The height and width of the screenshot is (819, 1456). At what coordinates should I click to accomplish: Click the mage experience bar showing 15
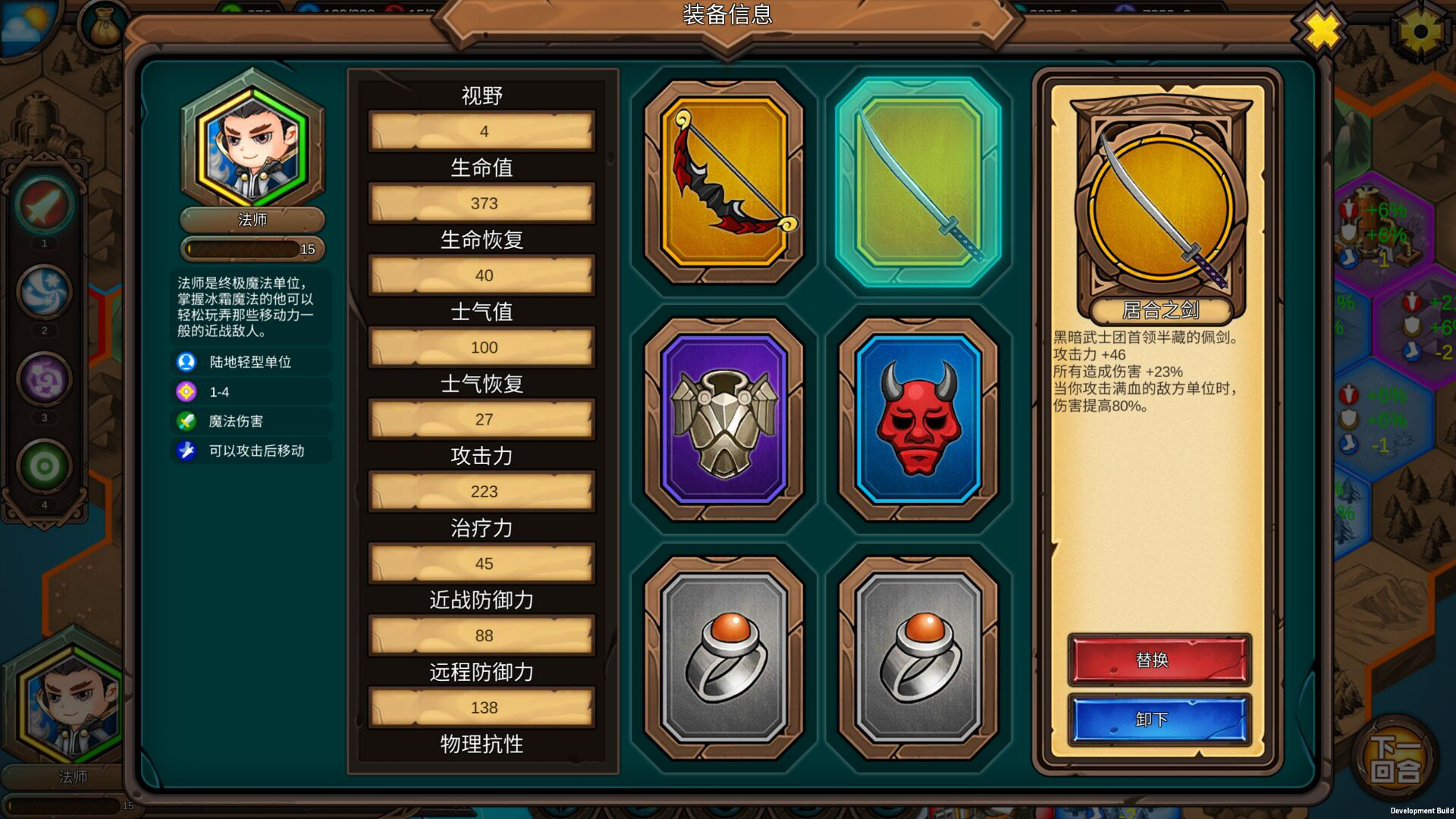click(x=252, y=248)
